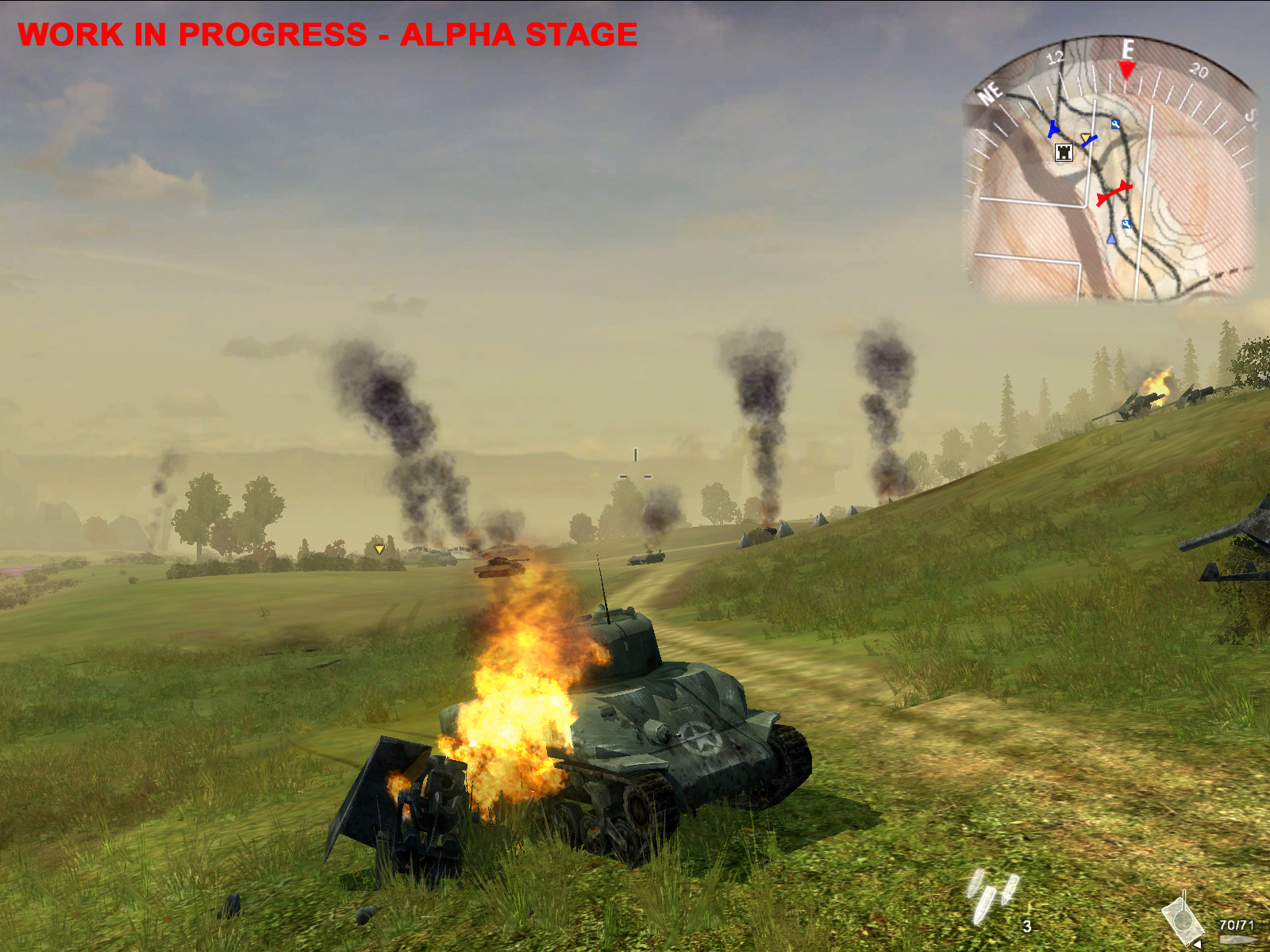Screen dimensions: 1270x952
Task: Toggle the white arrow beside the tank status icon
Action: click(x=1198, y=944)
